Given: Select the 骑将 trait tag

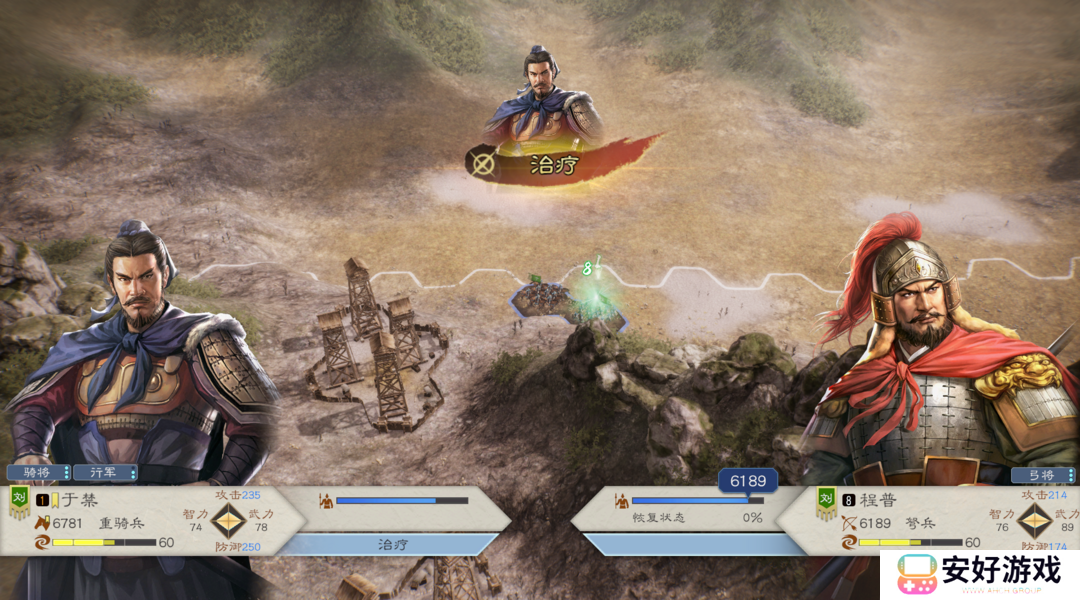Looking at the screenshot, I should 39,472.
